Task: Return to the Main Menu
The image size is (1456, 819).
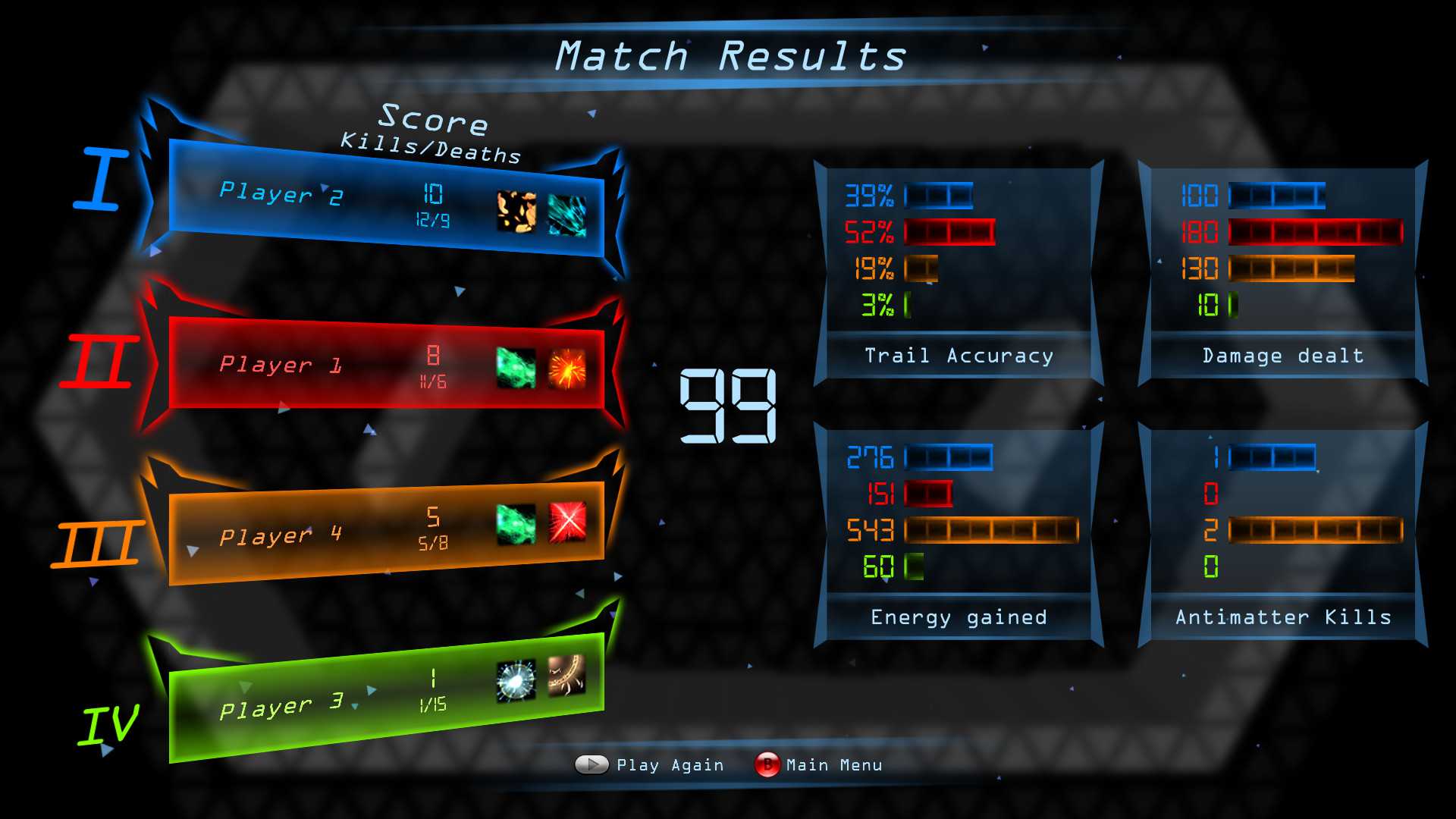Action: [x=819, y=764]
